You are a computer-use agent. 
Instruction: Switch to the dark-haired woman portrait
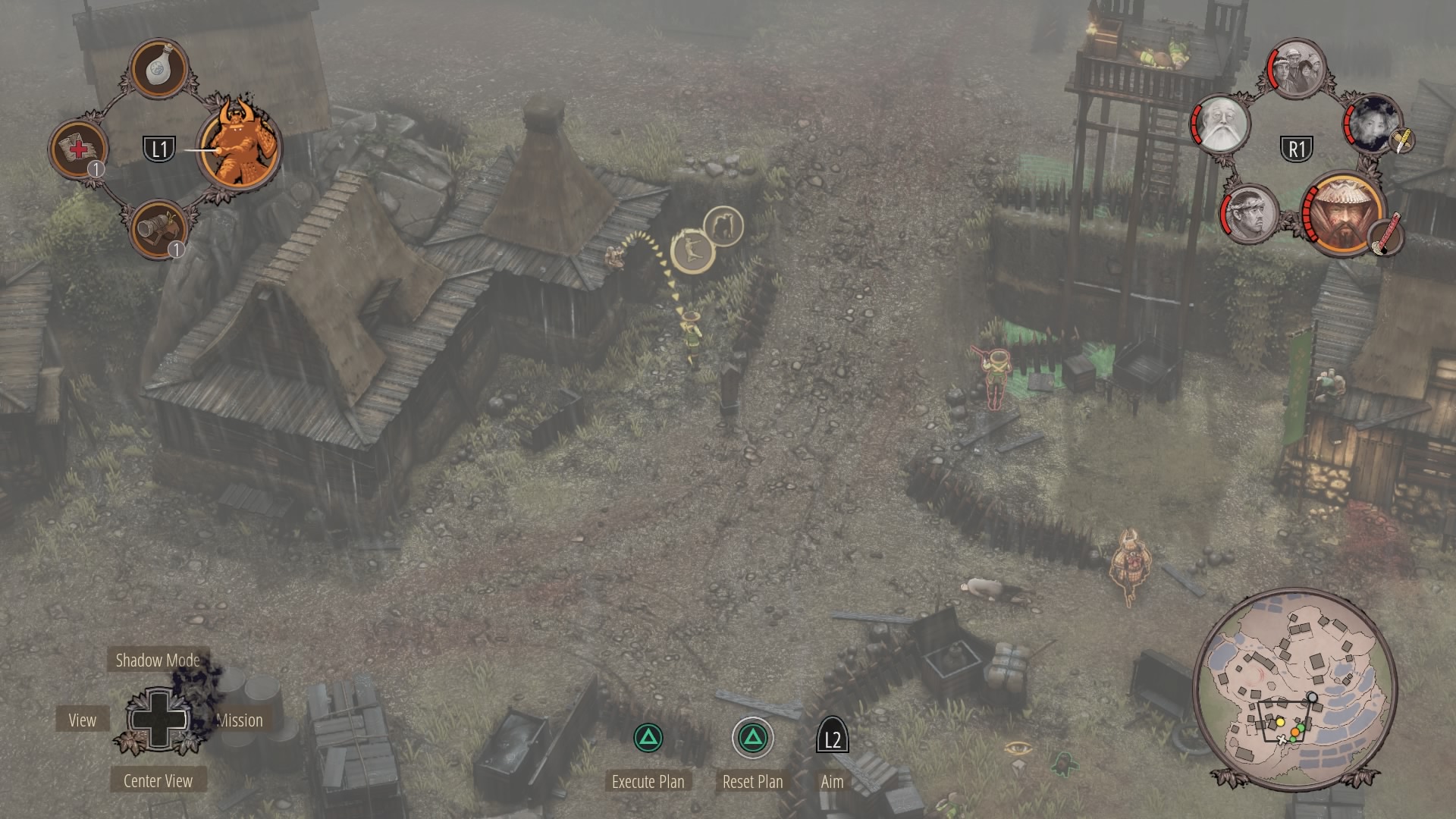(1374, 124)
